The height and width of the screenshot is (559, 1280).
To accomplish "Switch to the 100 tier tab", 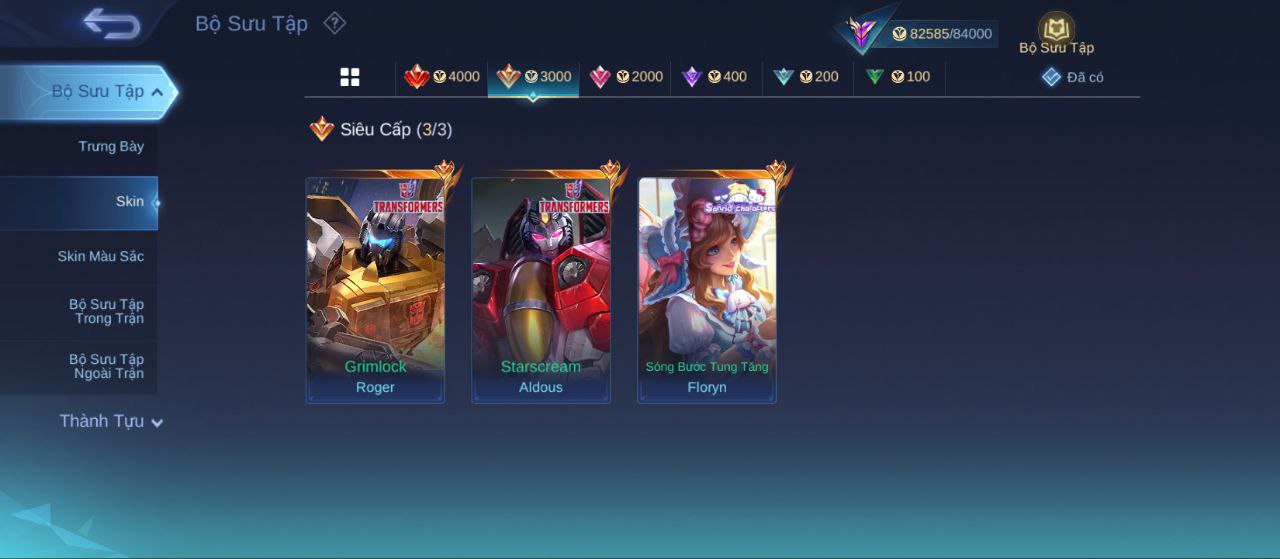I will click(898, 77).
